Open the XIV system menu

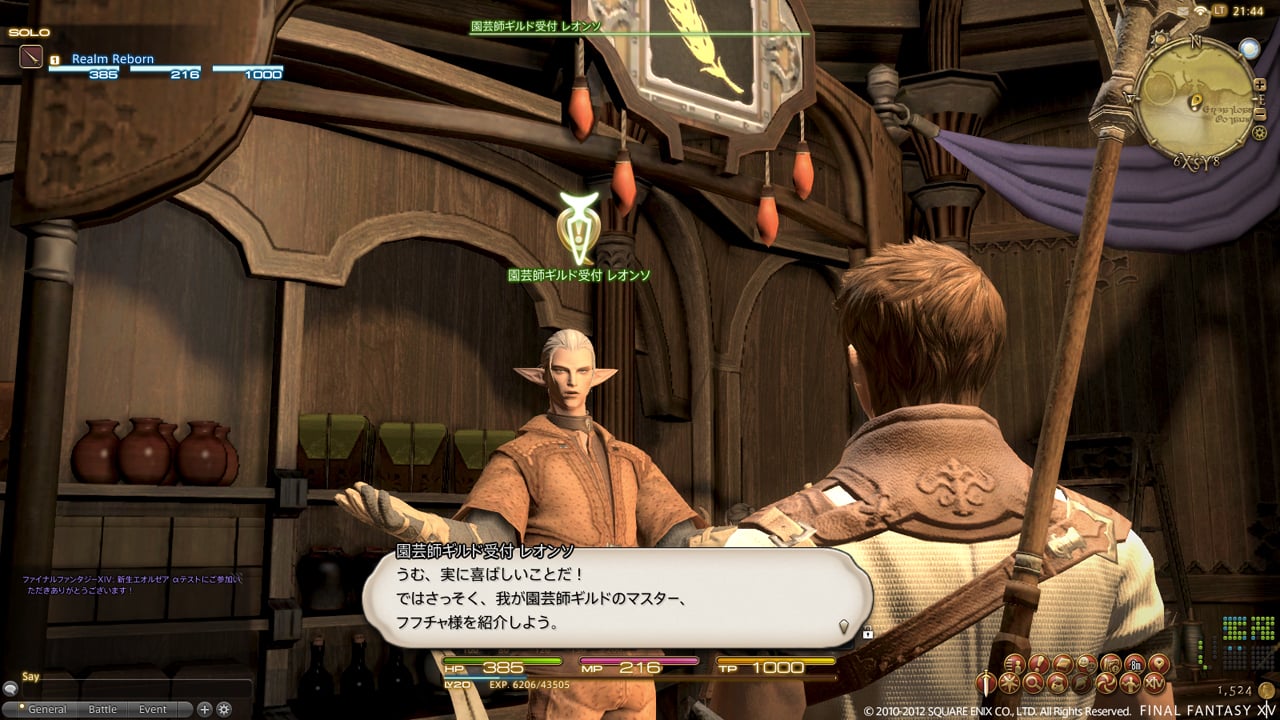[1156, 684]
